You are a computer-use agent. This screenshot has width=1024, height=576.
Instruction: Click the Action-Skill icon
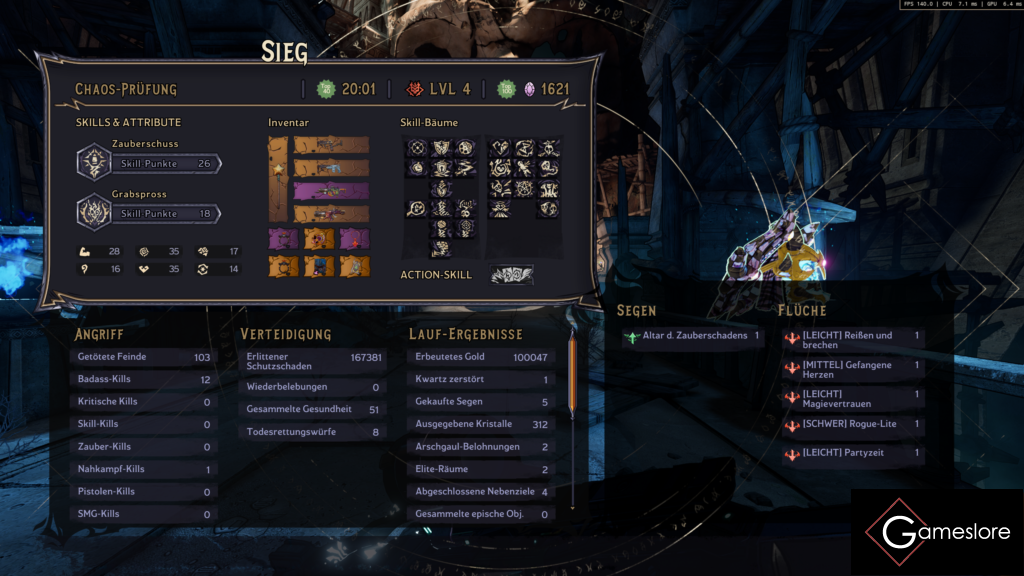[511, 275]
